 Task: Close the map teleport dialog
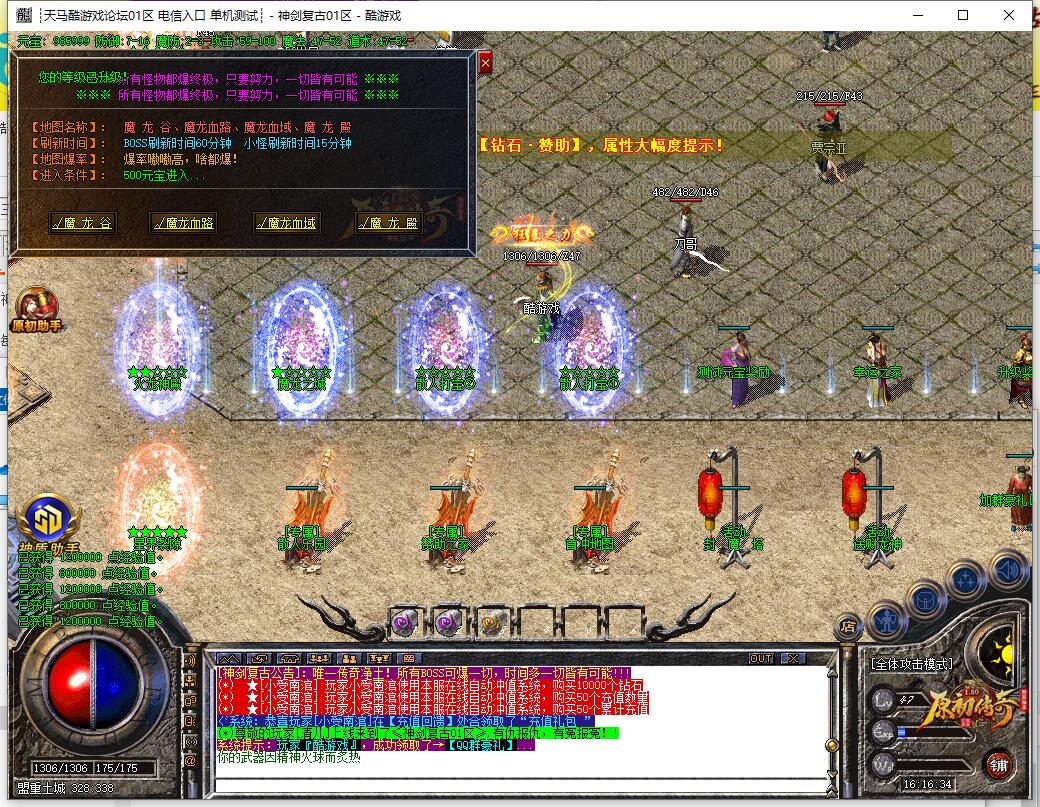tap(485, 63)
